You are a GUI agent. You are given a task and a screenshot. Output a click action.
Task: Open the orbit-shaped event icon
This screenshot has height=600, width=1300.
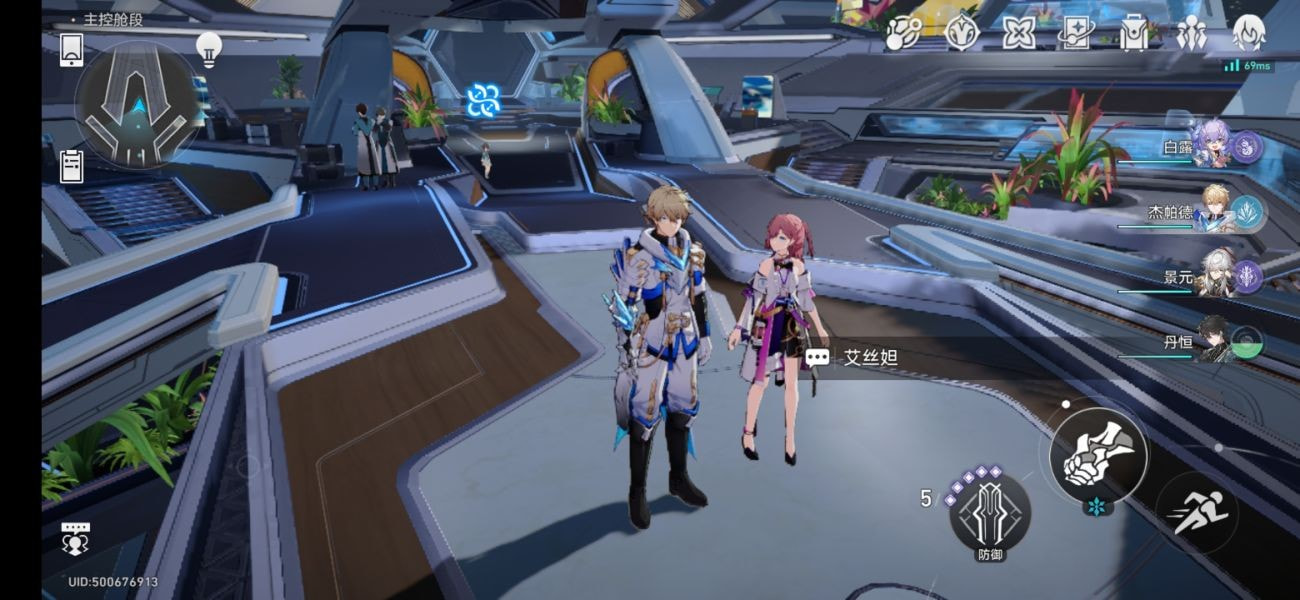point(902,33)
